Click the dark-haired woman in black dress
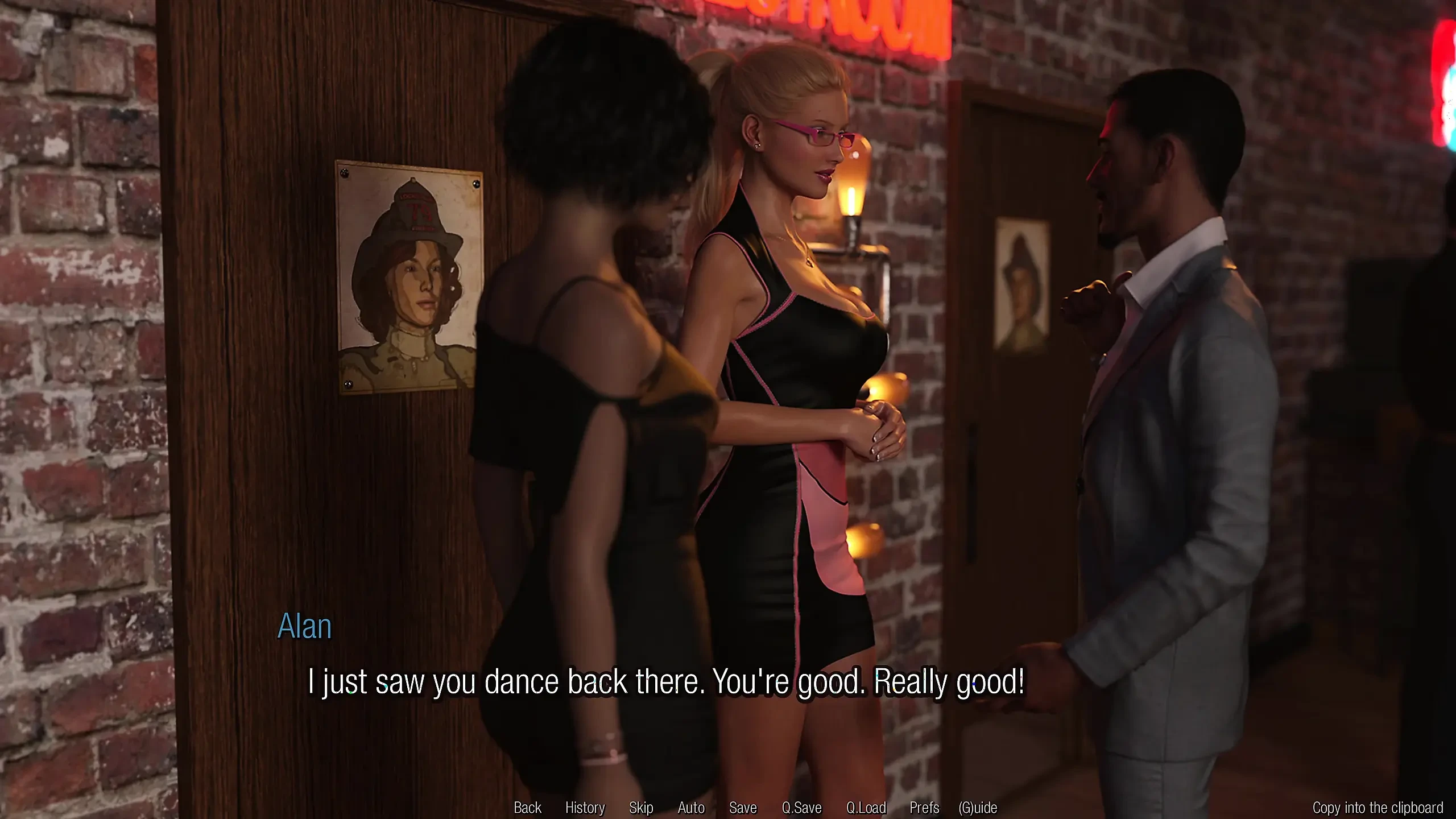1456x819 pixels. coord(597,398)
